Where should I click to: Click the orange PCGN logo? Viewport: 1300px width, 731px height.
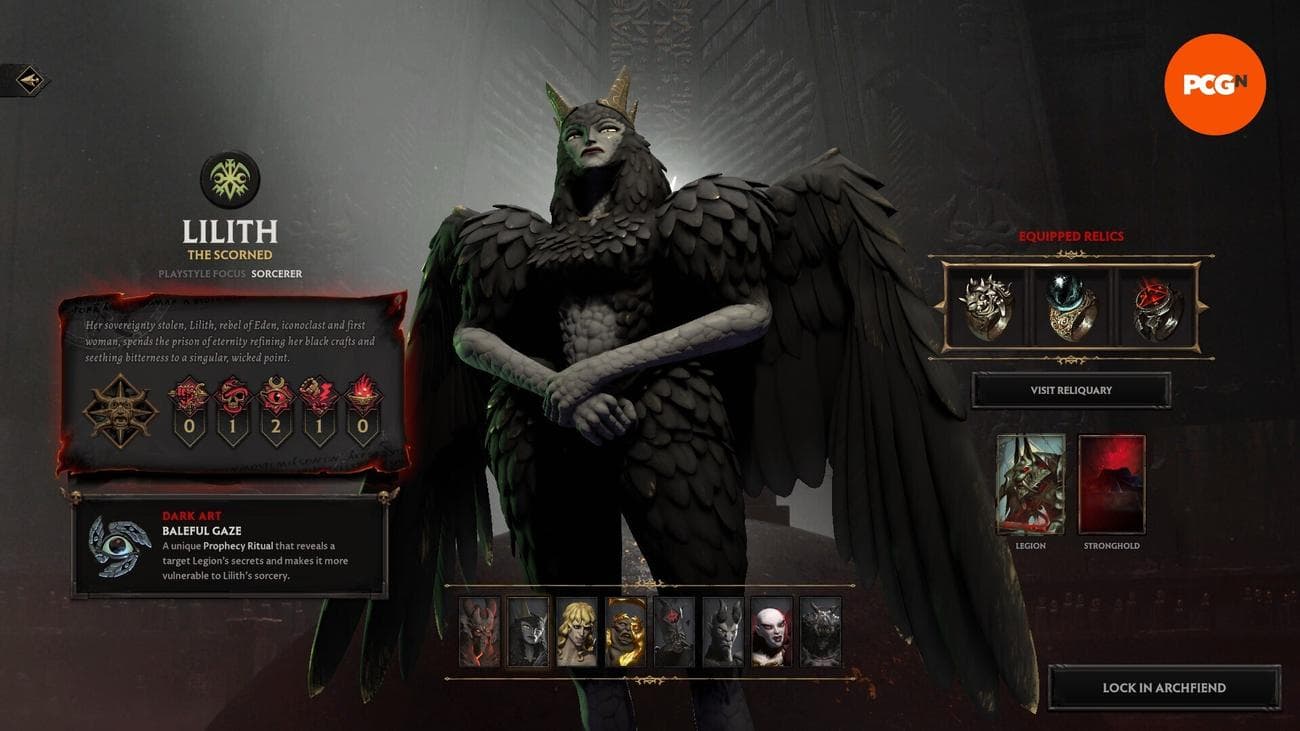point(1215,85)
